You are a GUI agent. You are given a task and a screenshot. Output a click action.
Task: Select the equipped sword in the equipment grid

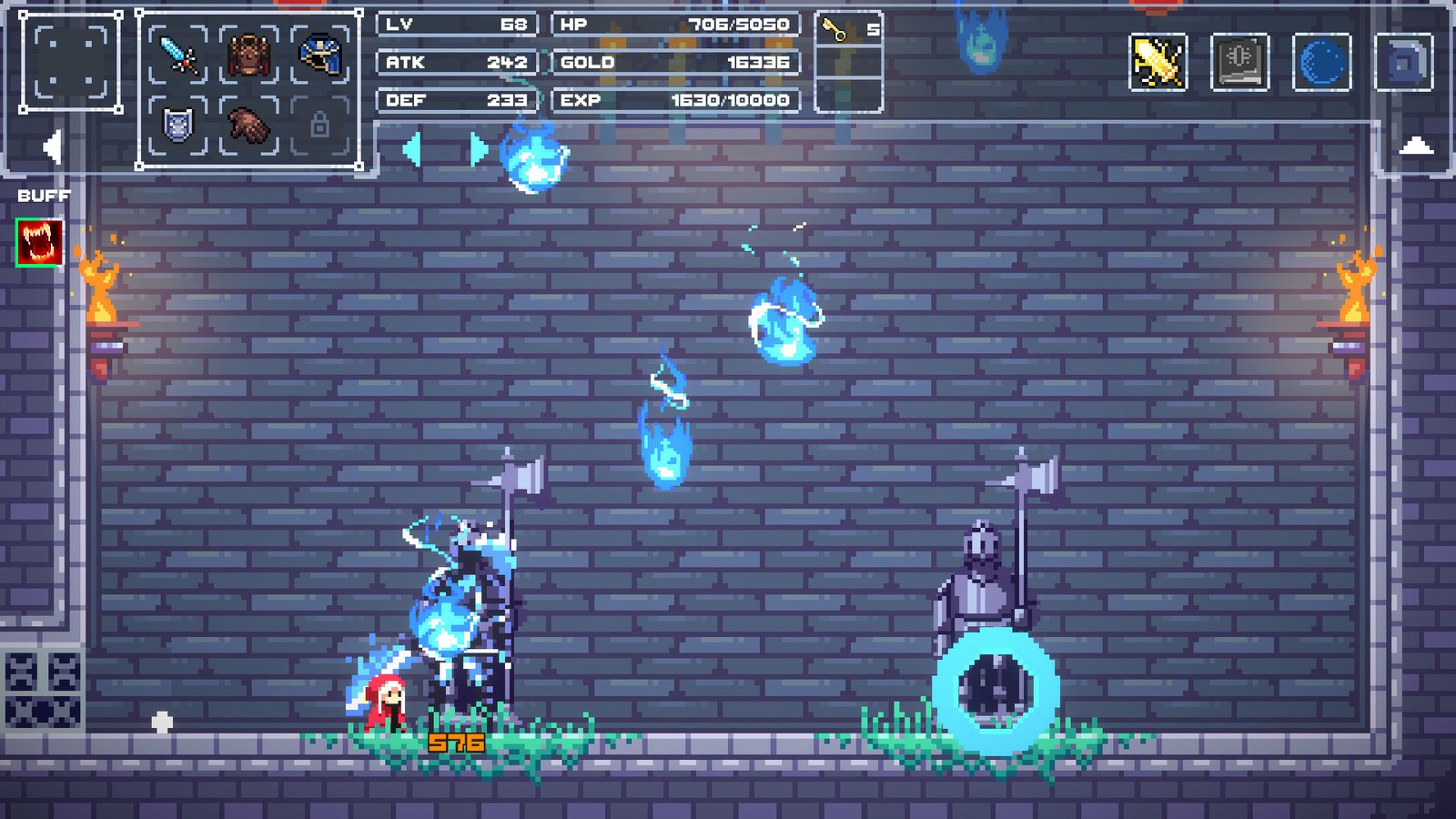tap(177, 55)
